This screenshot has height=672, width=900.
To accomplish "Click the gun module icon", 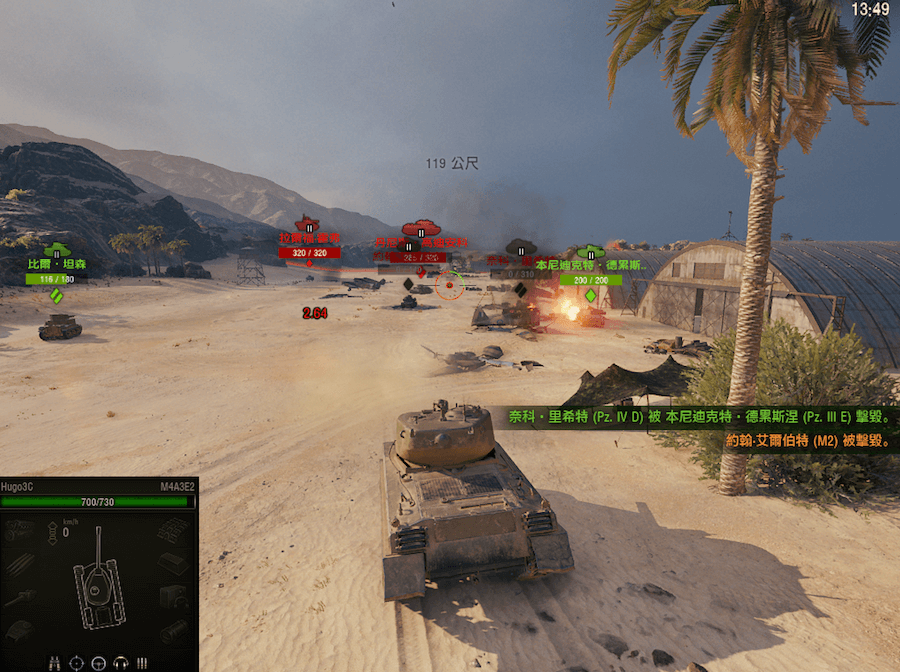I will click(18, 598).
